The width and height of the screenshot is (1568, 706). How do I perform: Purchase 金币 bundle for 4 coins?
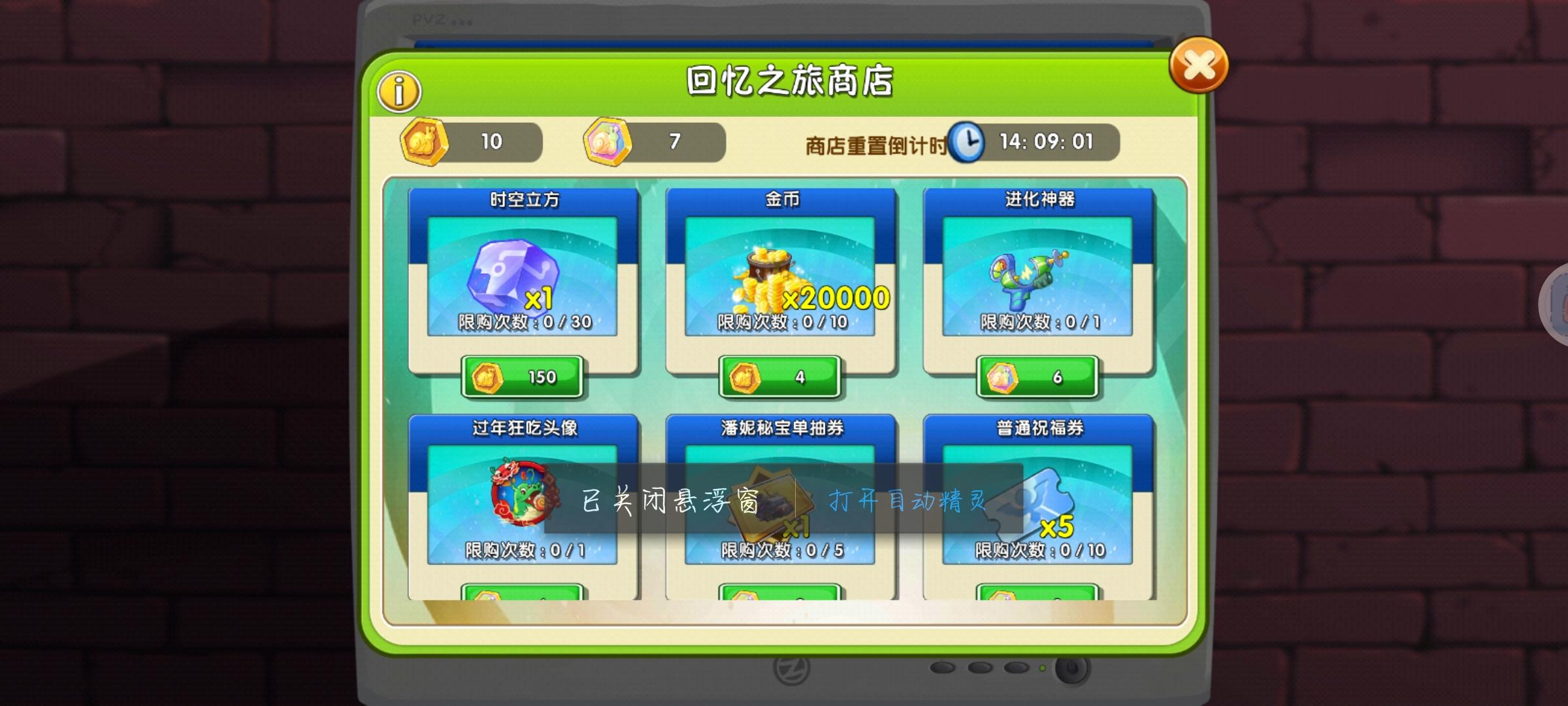click(777, 377)
